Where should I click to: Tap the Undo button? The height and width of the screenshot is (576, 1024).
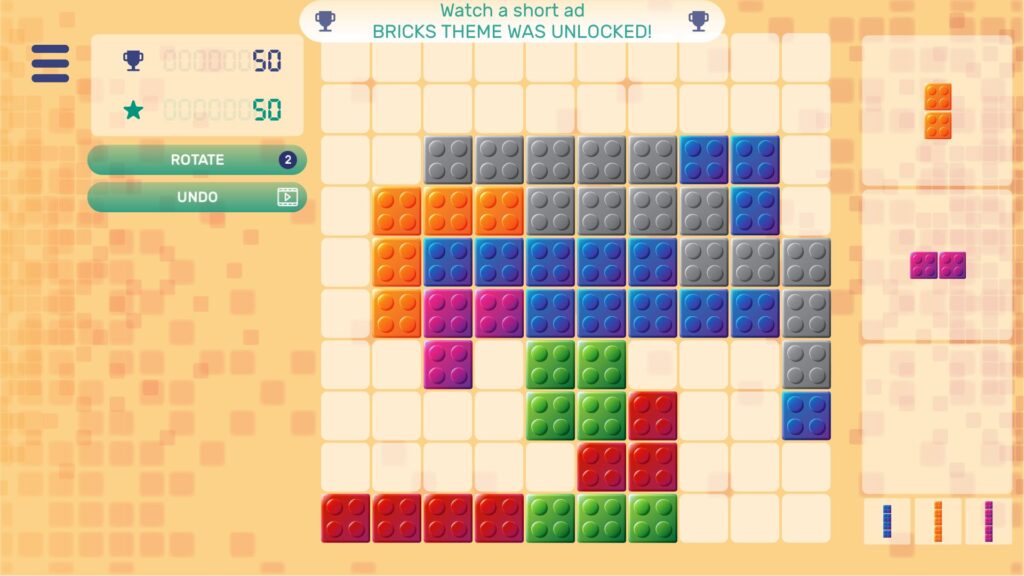tap(197, 197)
